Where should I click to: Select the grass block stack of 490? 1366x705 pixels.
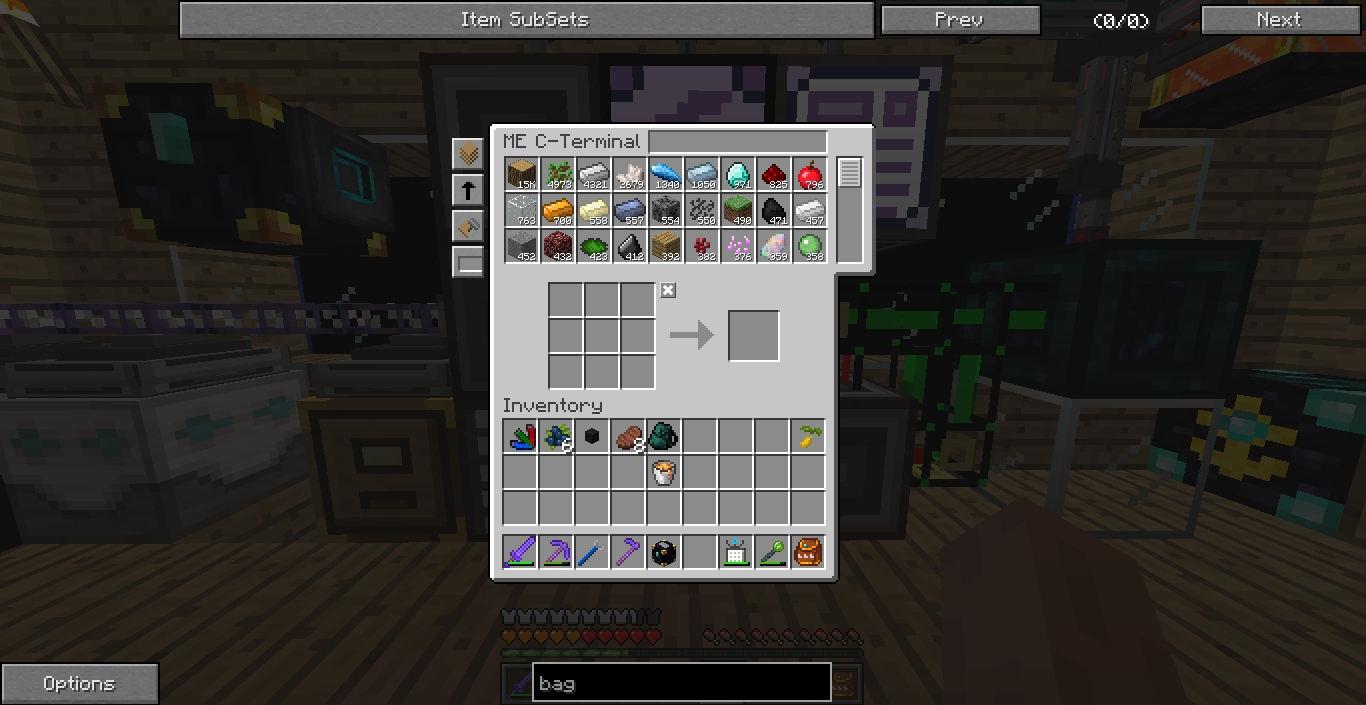tap(737, 211)
